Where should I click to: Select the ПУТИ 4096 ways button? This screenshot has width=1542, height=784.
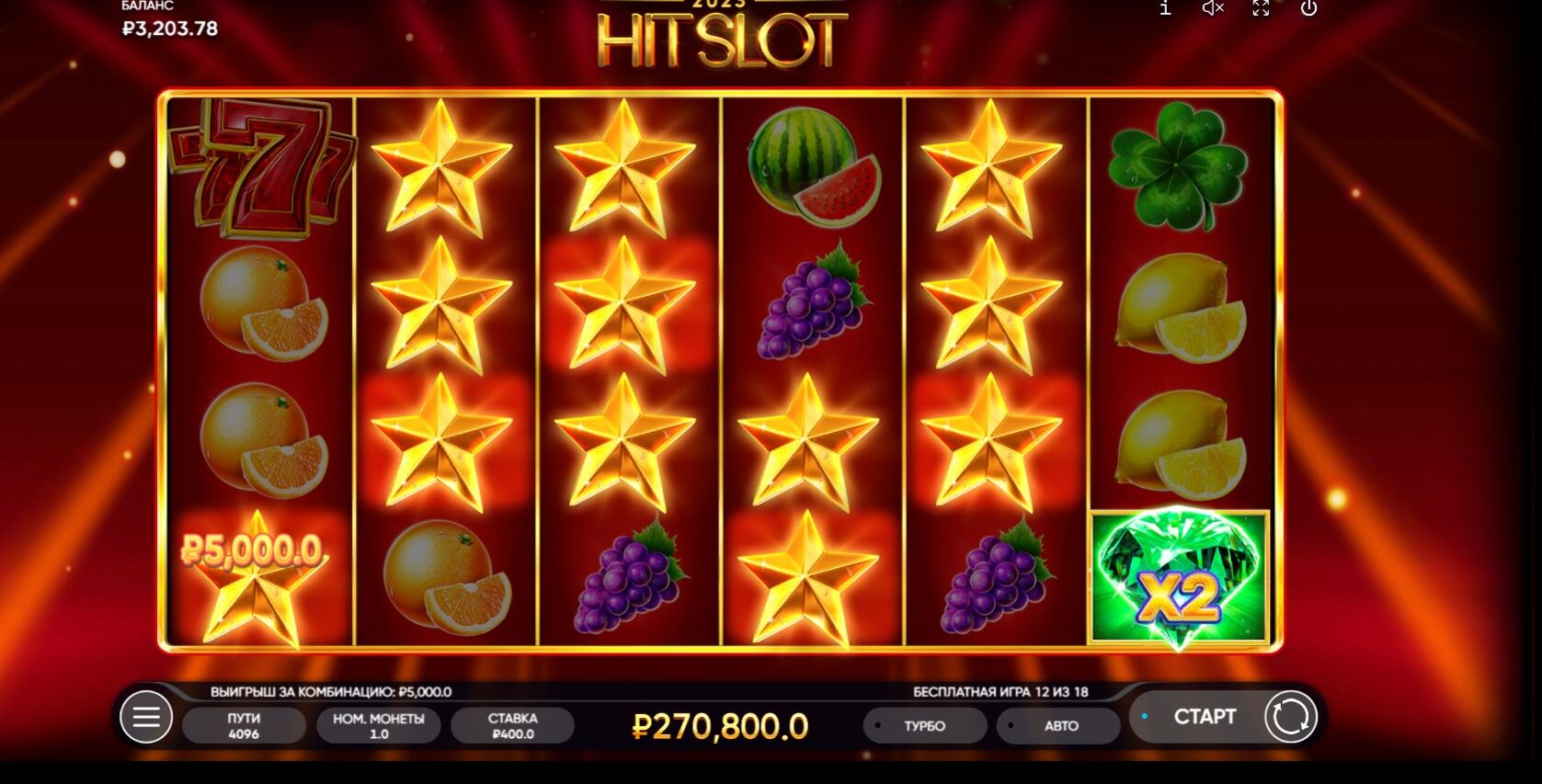click(x=244, y=725)
